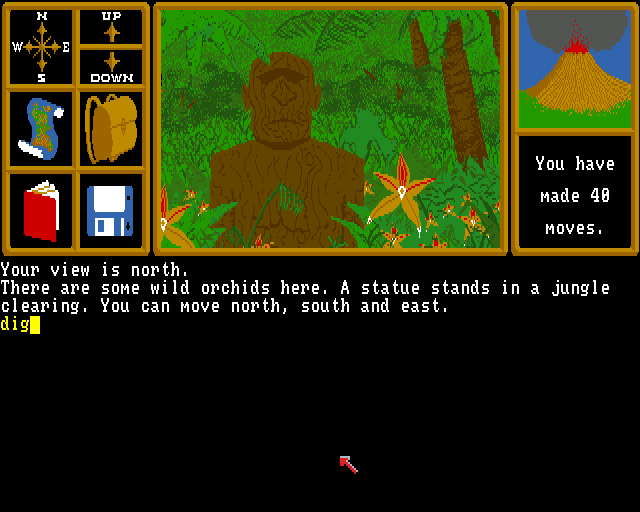Click the volcano picture panel
640x512 pixels.
[x=574, y=68]
